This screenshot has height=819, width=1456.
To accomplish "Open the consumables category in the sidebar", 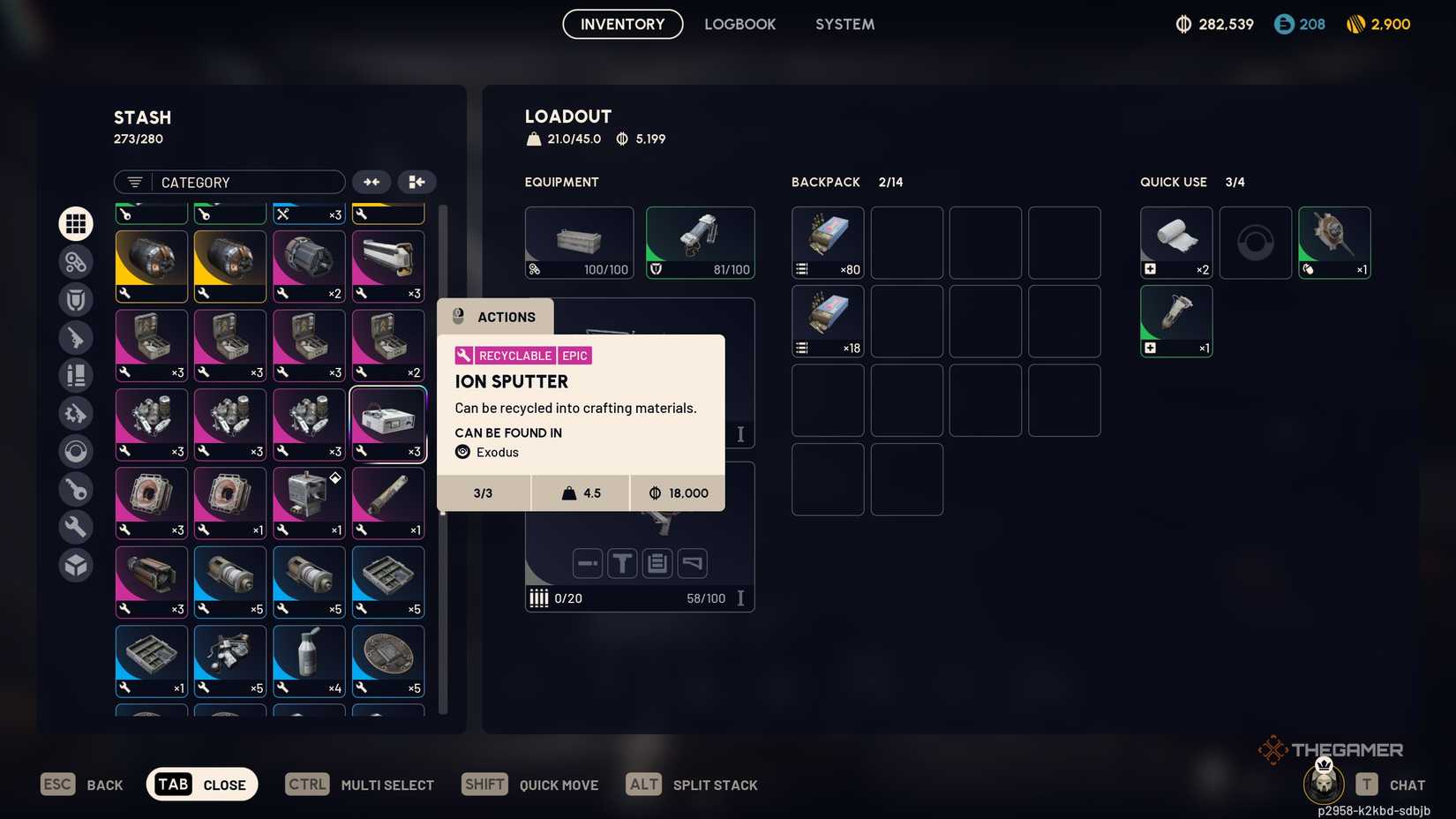I will pyautogui.click(x=76, y=376).
